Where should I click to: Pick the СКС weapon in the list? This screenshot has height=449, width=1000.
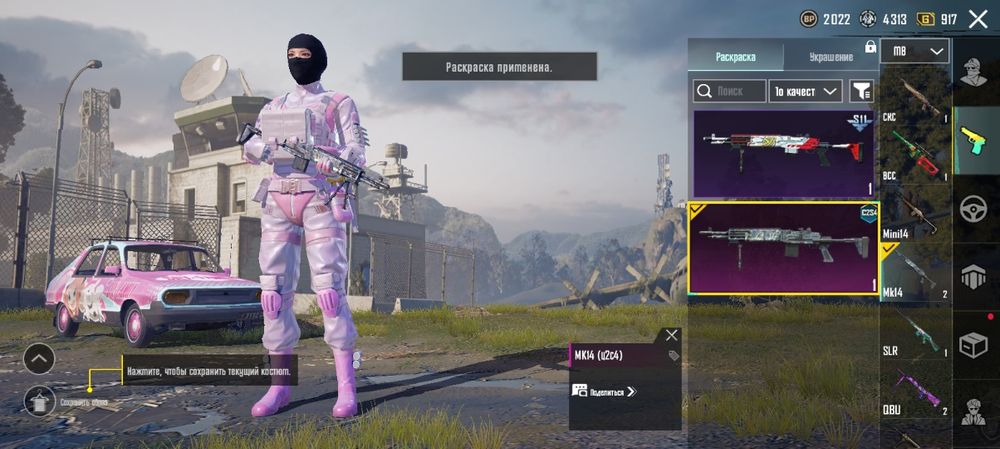915,98
